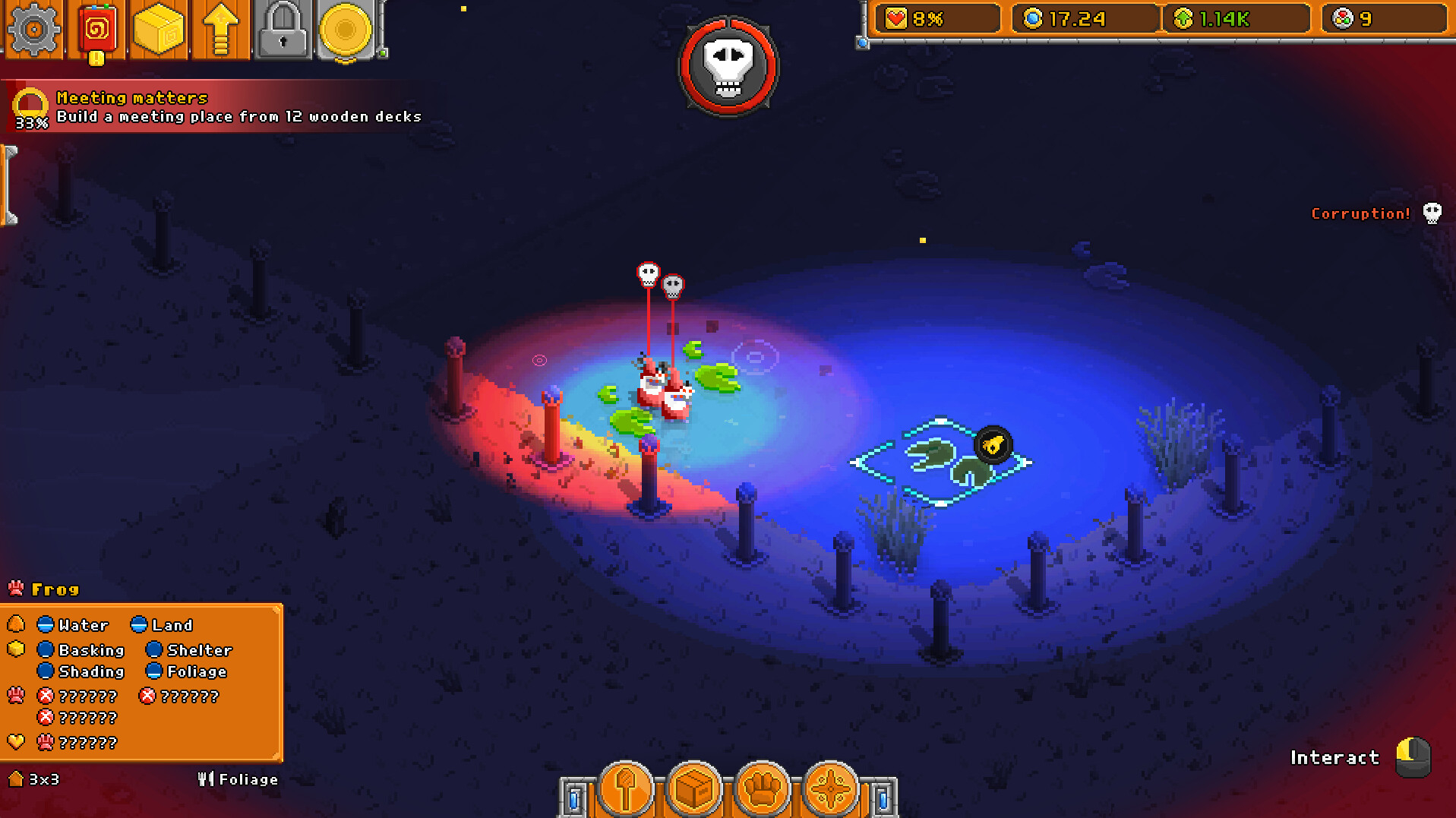Click the Interact prompt at bottom right
The width and height of the screenshot is (1456, 818).
(x=1334, y=756)
